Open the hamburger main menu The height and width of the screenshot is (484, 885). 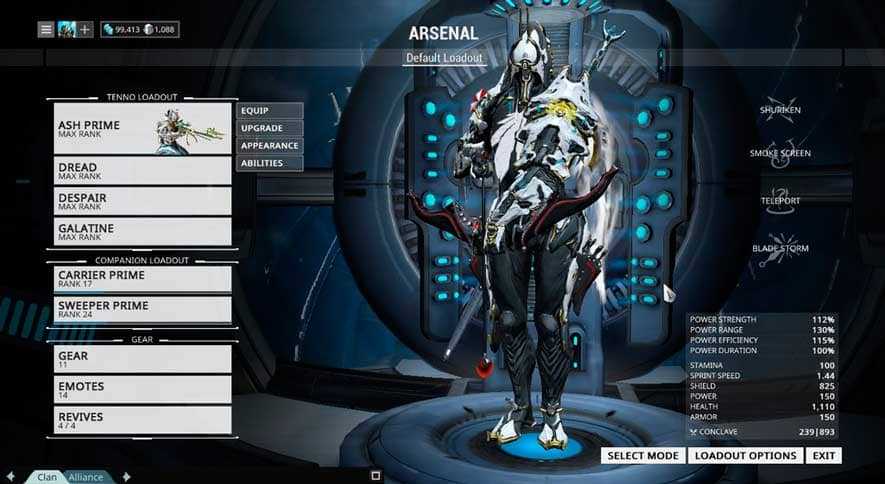(x=46, y=29)
